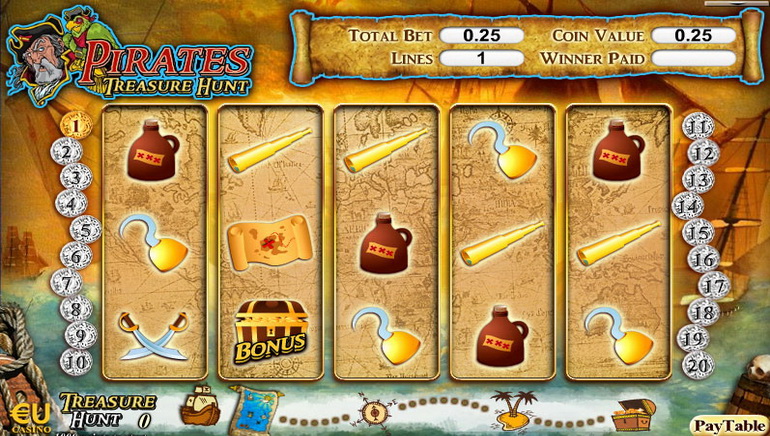Select payline number 16
770x436 pixels.
click(705, 259)
